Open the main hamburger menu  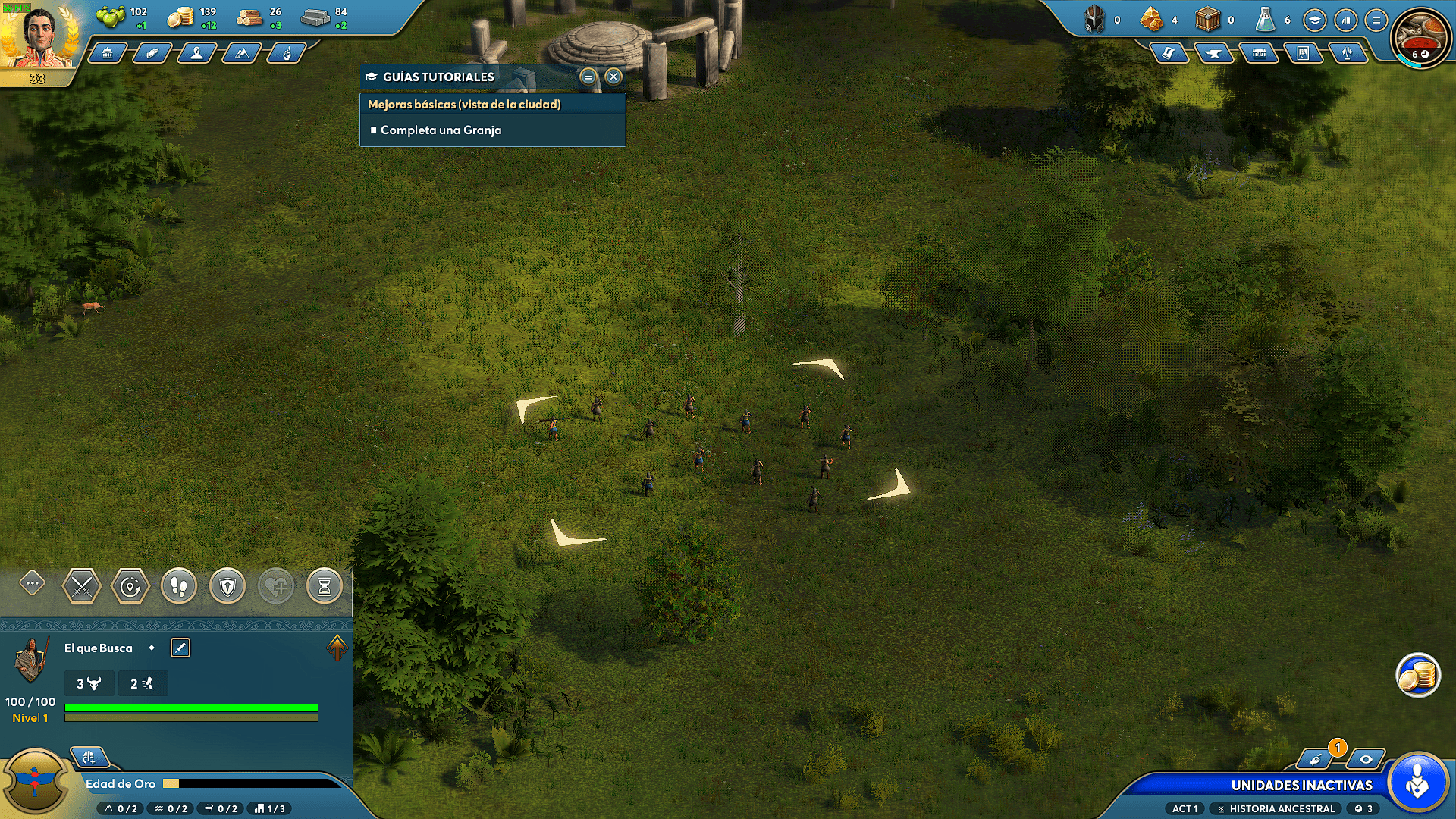[1376, 20]
